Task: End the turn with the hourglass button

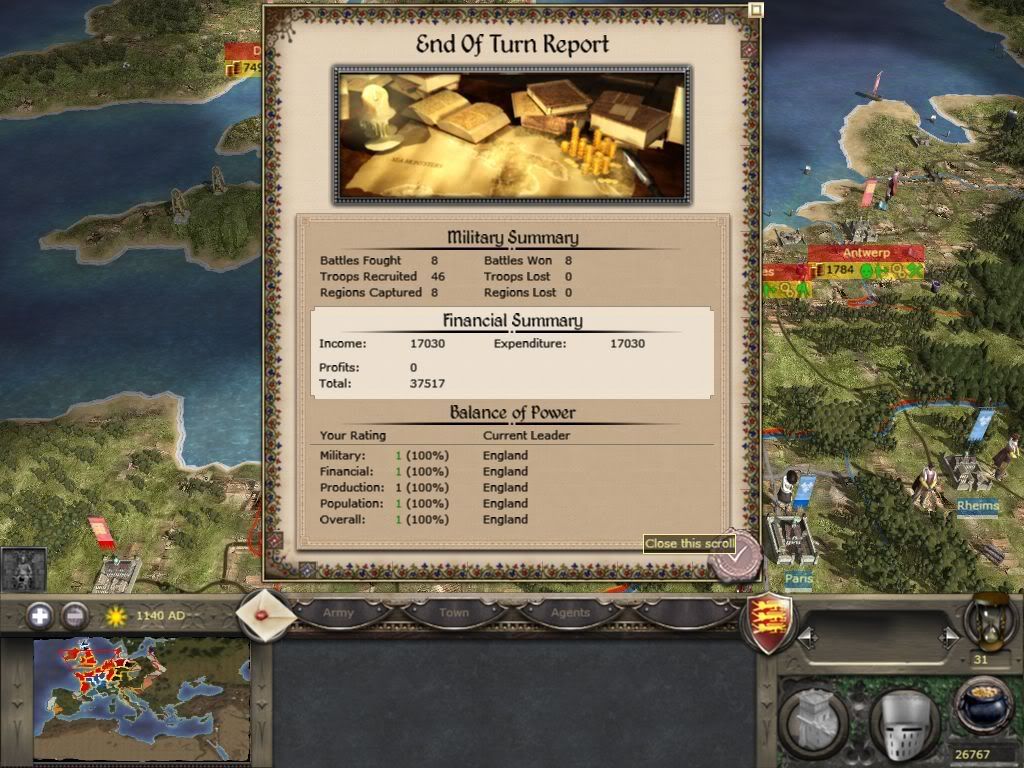Action: tap(985, 620)
